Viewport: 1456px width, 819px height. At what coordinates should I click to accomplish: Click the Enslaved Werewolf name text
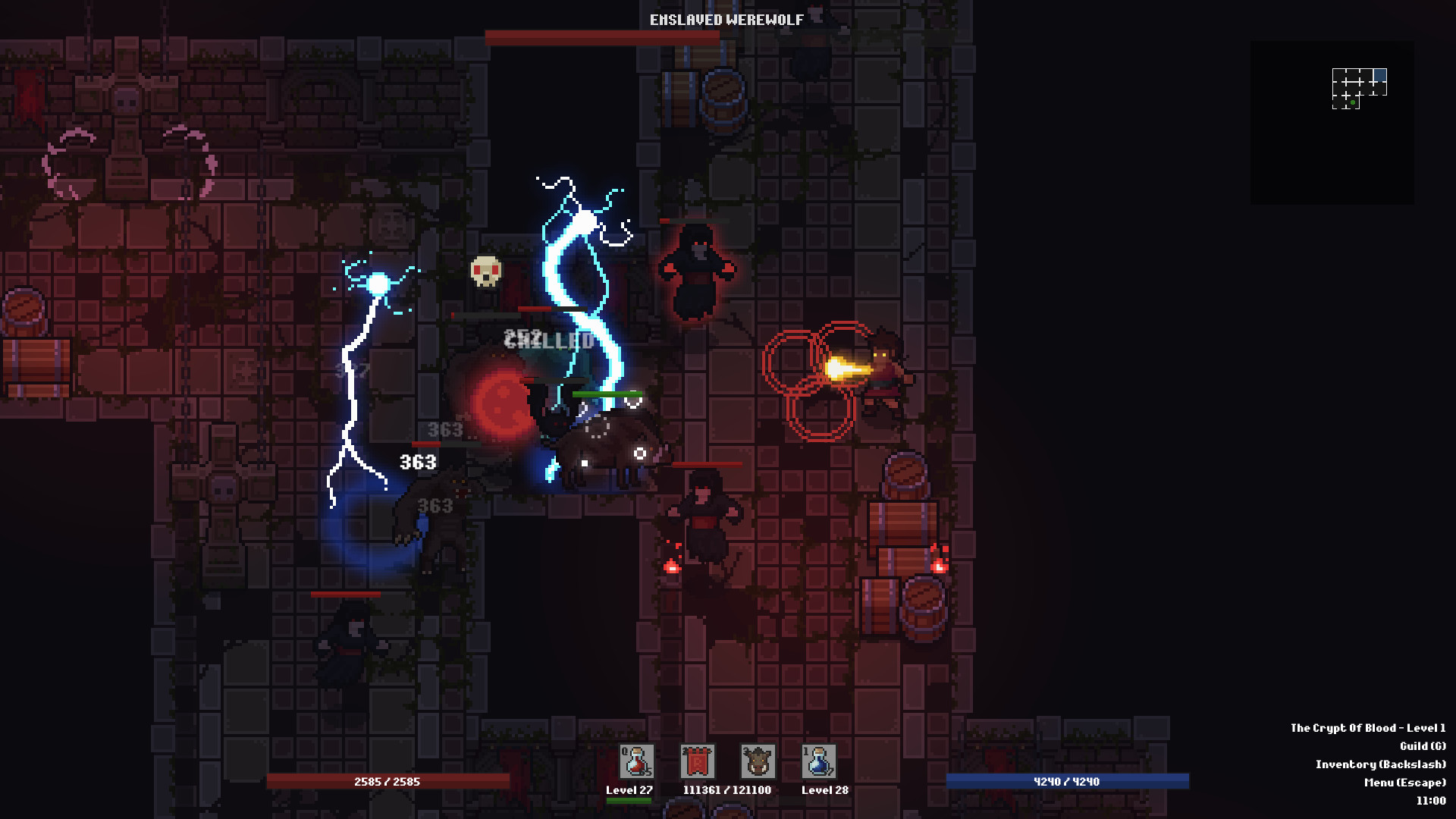tap(725, 20)
